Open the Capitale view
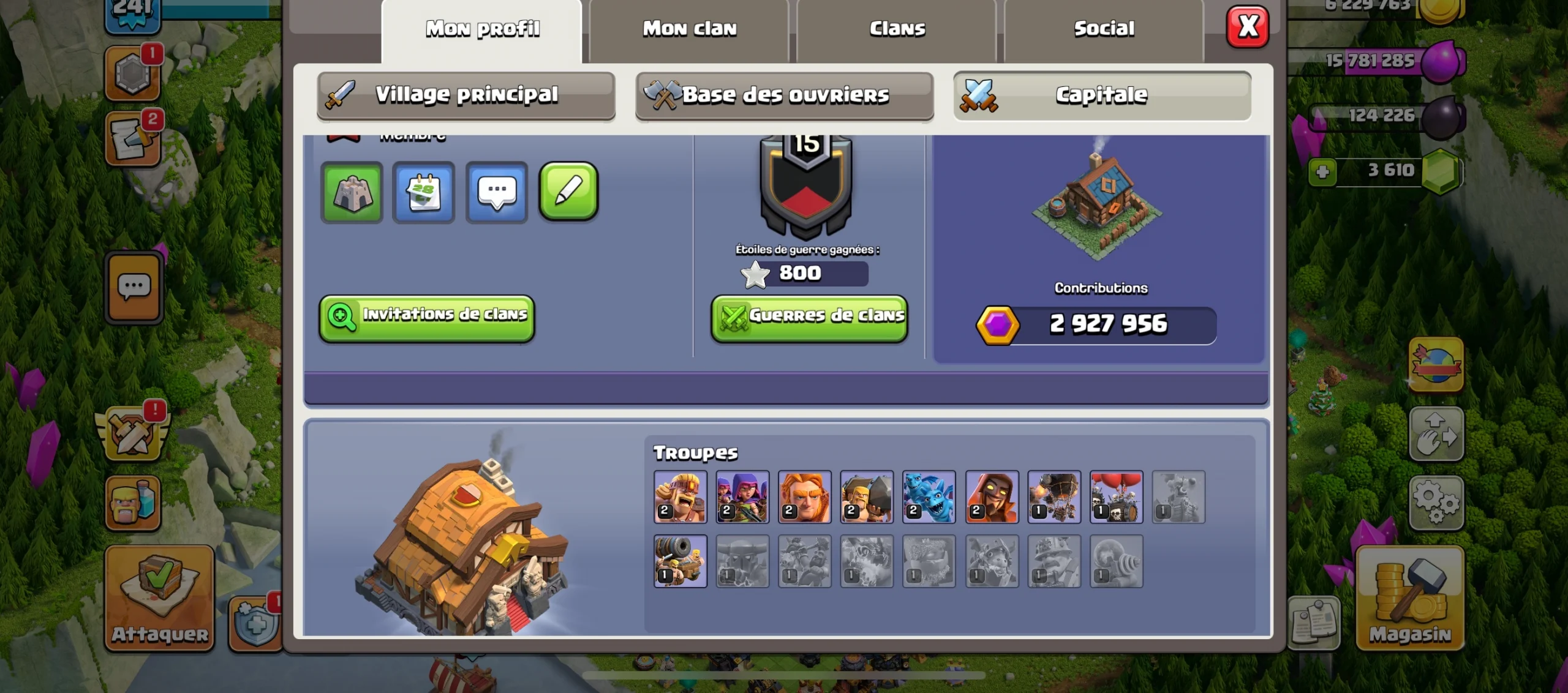The image size is (1568, 693). click(1101, 95)
